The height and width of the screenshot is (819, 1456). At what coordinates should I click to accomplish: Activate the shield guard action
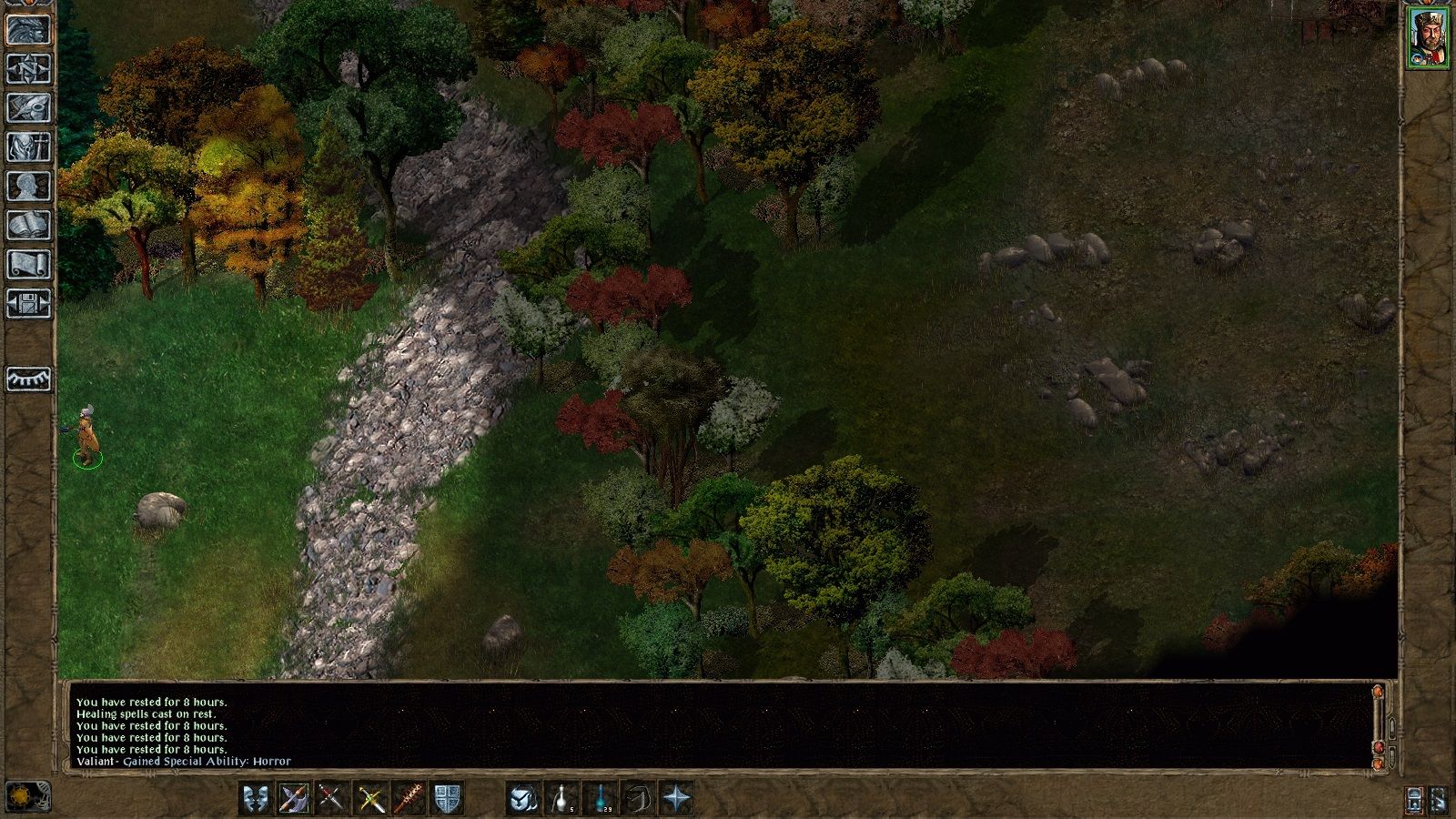[446, 799]
